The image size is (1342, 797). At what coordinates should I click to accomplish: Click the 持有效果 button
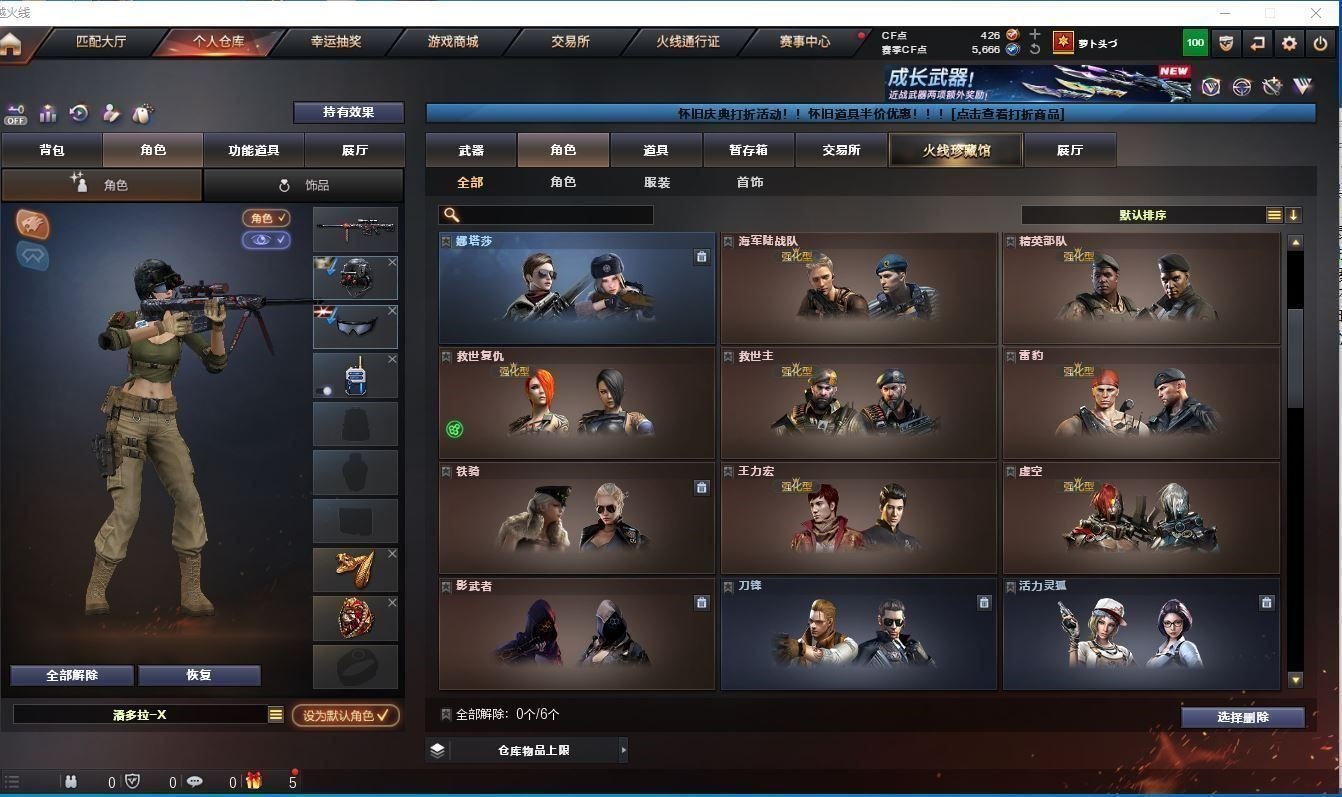[x=348, y=112]
